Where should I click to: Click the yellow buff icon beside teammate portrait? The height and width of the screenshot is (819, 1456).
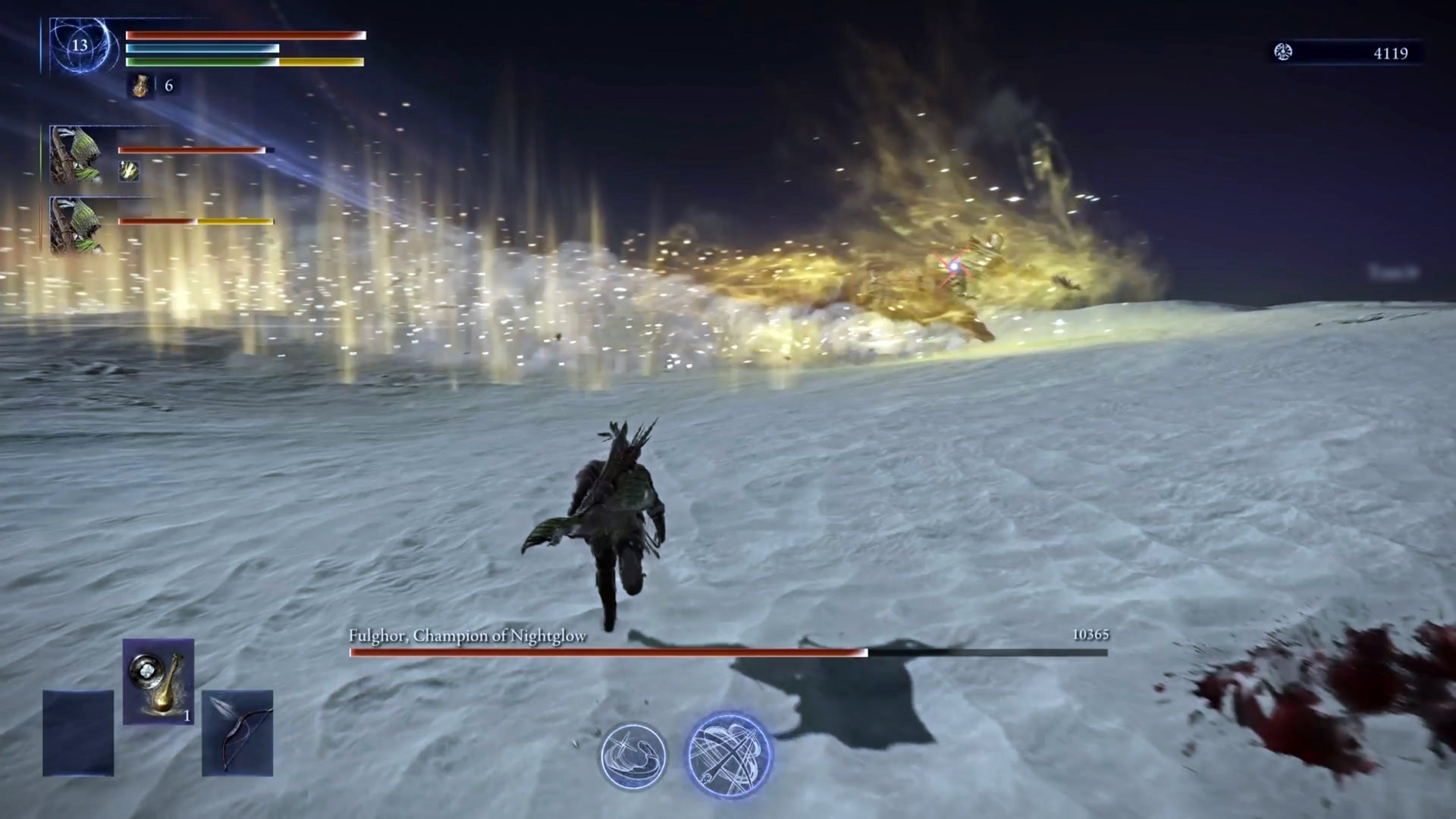pos(127,172)
